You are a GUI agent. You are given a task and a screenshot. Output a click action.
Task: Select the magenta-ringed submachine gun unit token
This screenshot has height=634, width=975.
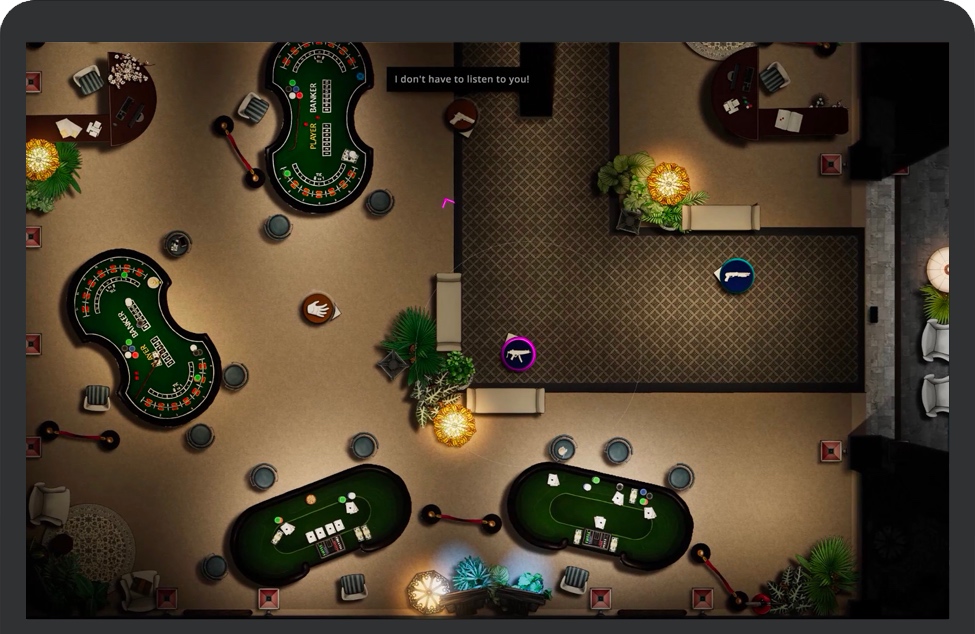pyautogui.click(x=518, y=354)
